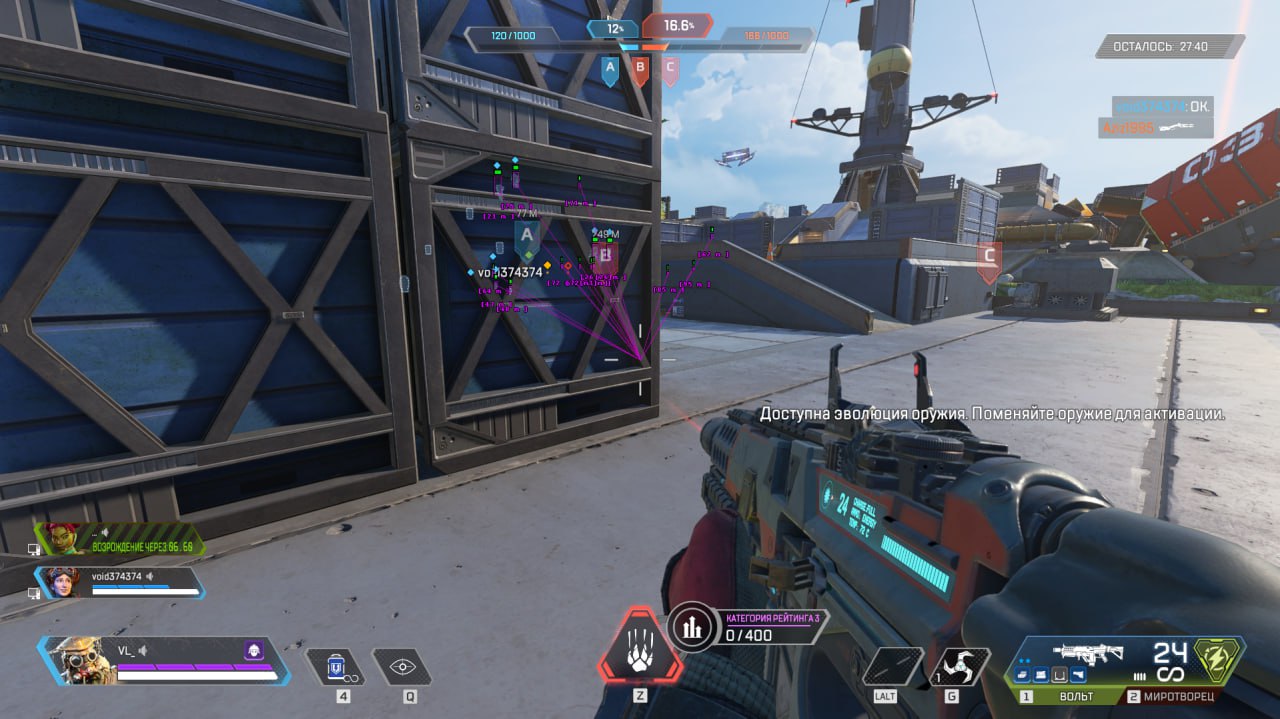Click the objective B waypoint marker

coord(605,258)
